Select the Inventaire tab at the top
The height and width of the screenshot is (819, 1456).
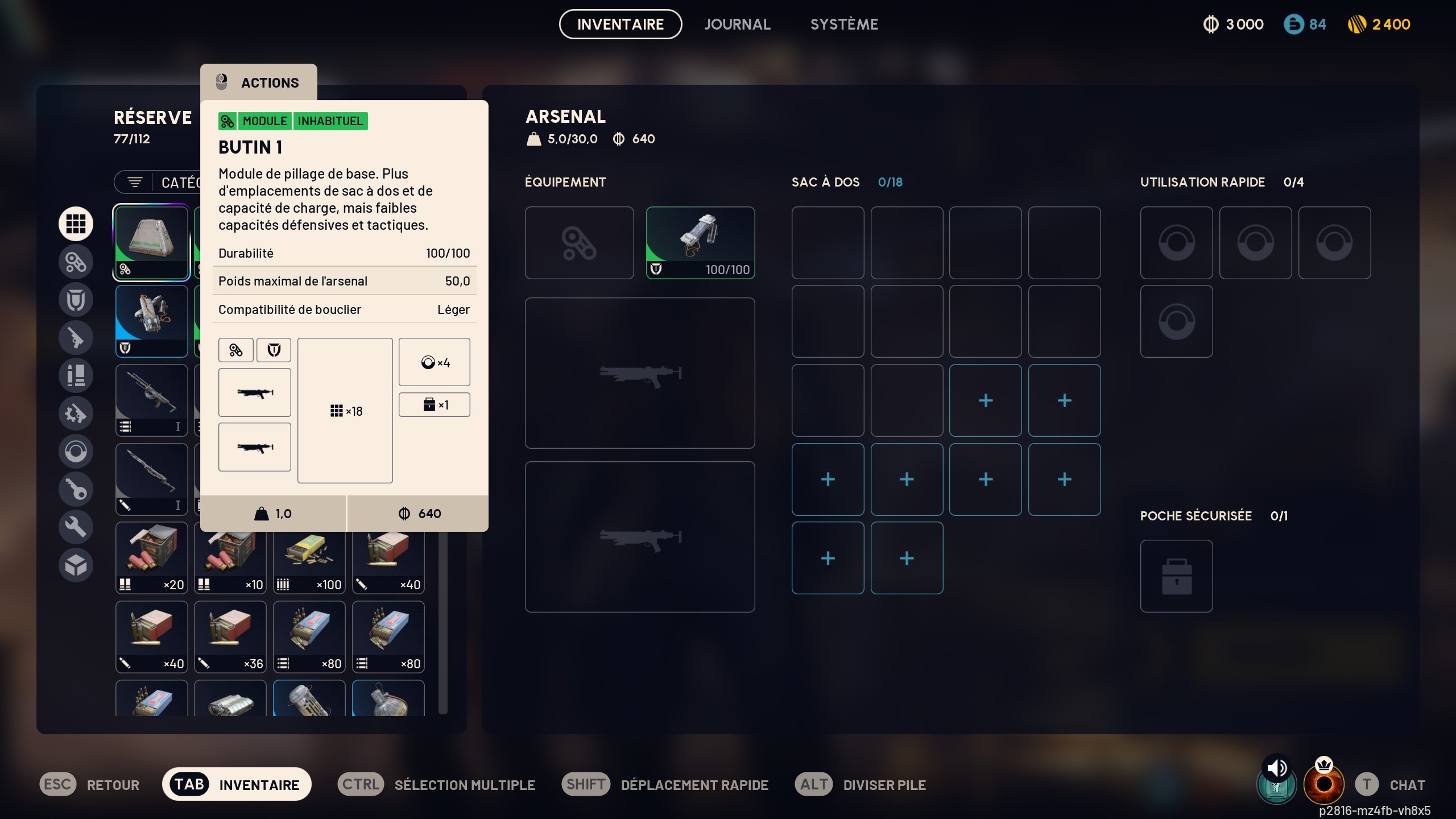click(x=620, y=24)
